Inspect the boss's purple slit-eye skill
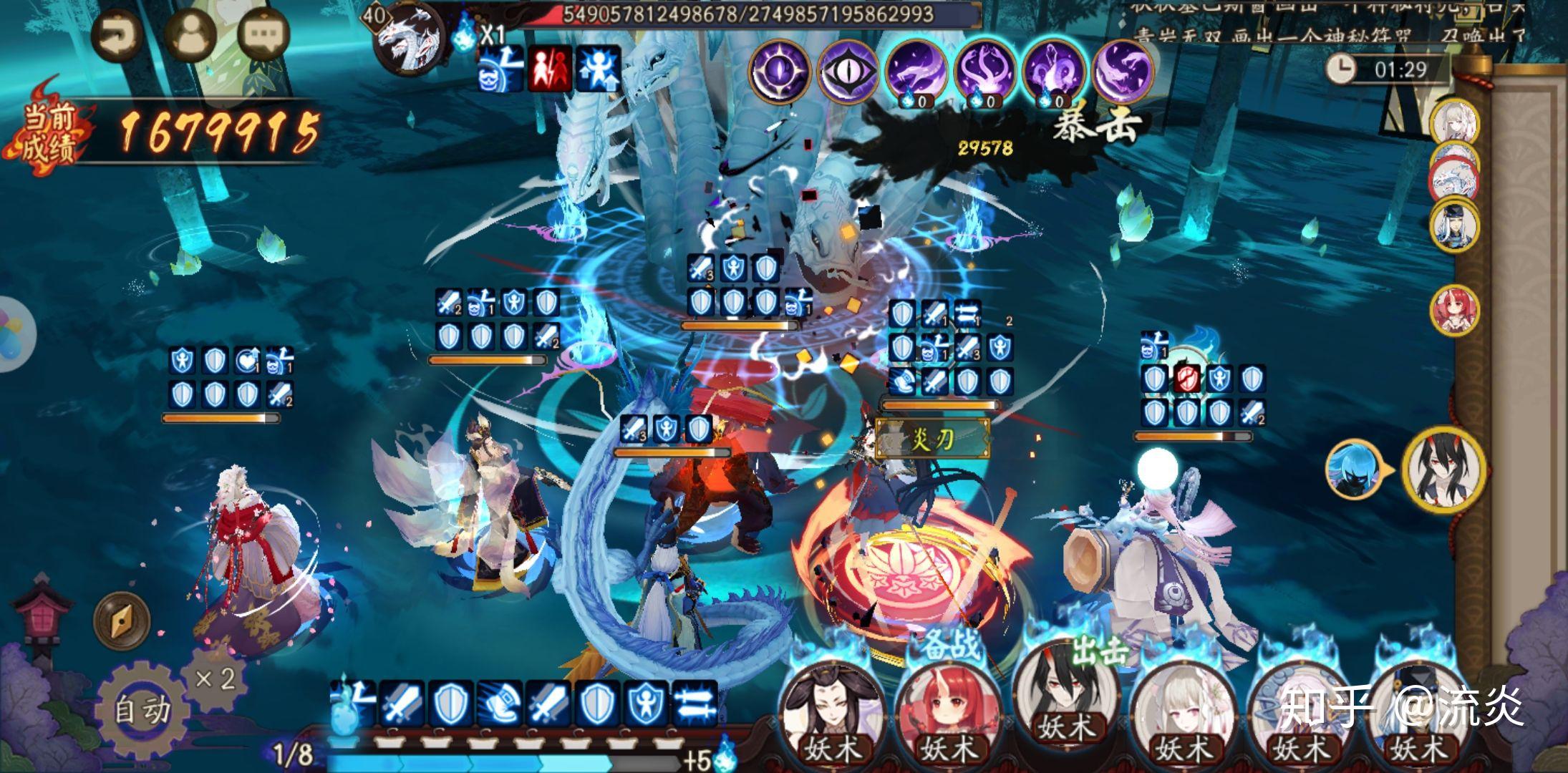This screenshot has width=1568, height=773. pos(780,72)
